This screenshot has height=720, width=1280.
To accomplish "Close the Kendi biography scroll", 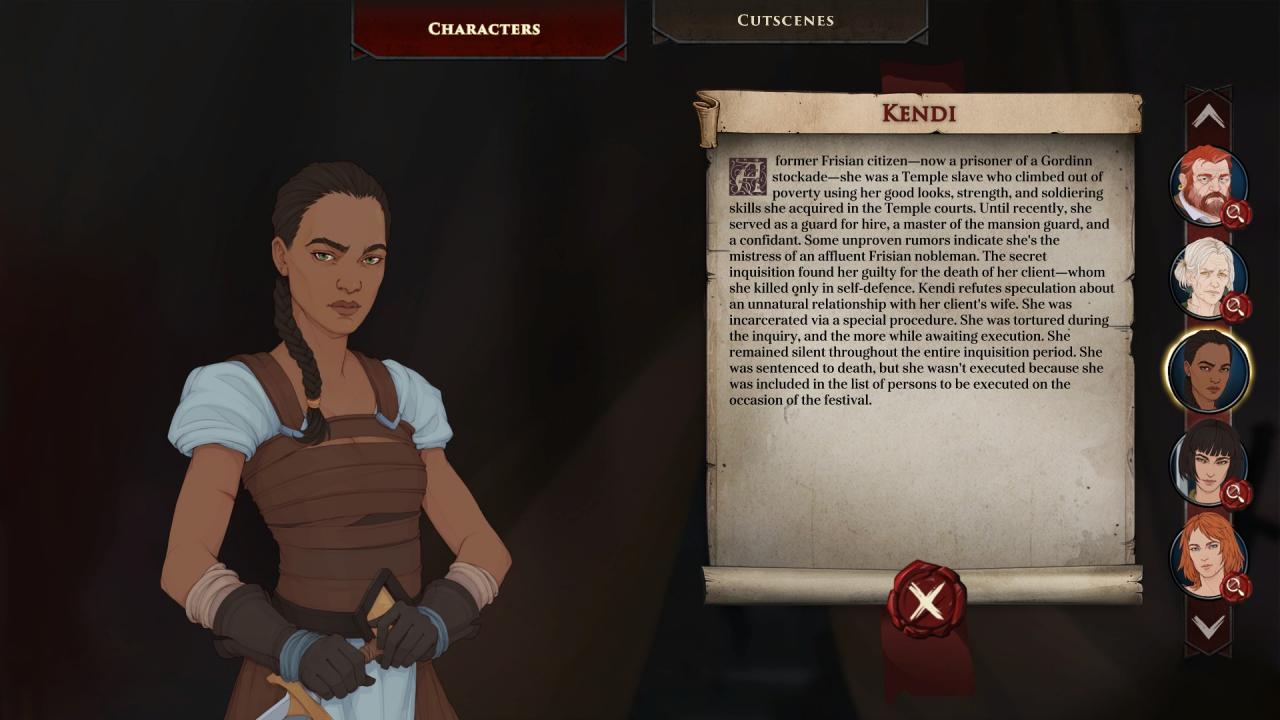I will click(926, 600).
